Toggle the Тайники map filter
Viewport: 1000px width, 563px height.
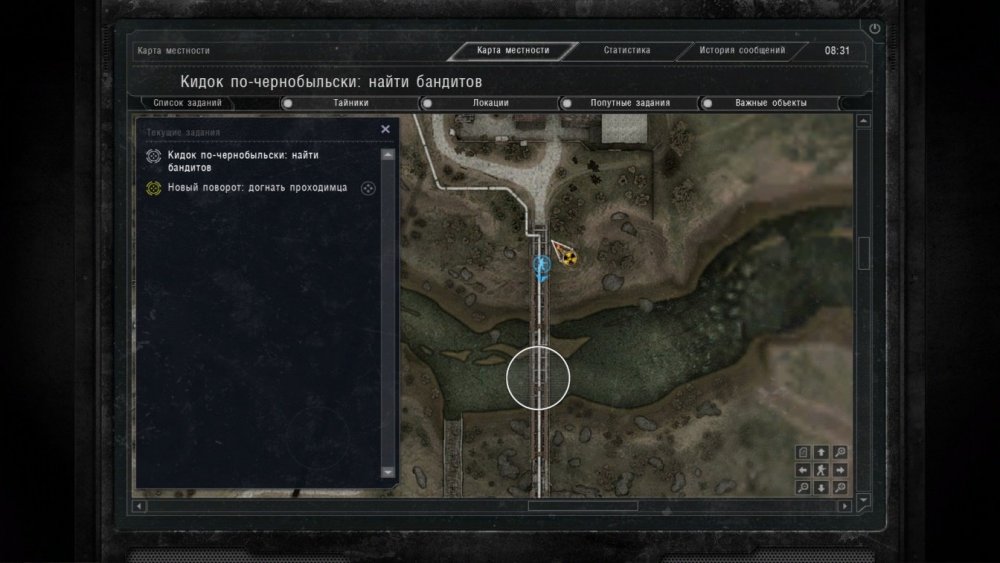pyautogui.click(x=288, y=103)
